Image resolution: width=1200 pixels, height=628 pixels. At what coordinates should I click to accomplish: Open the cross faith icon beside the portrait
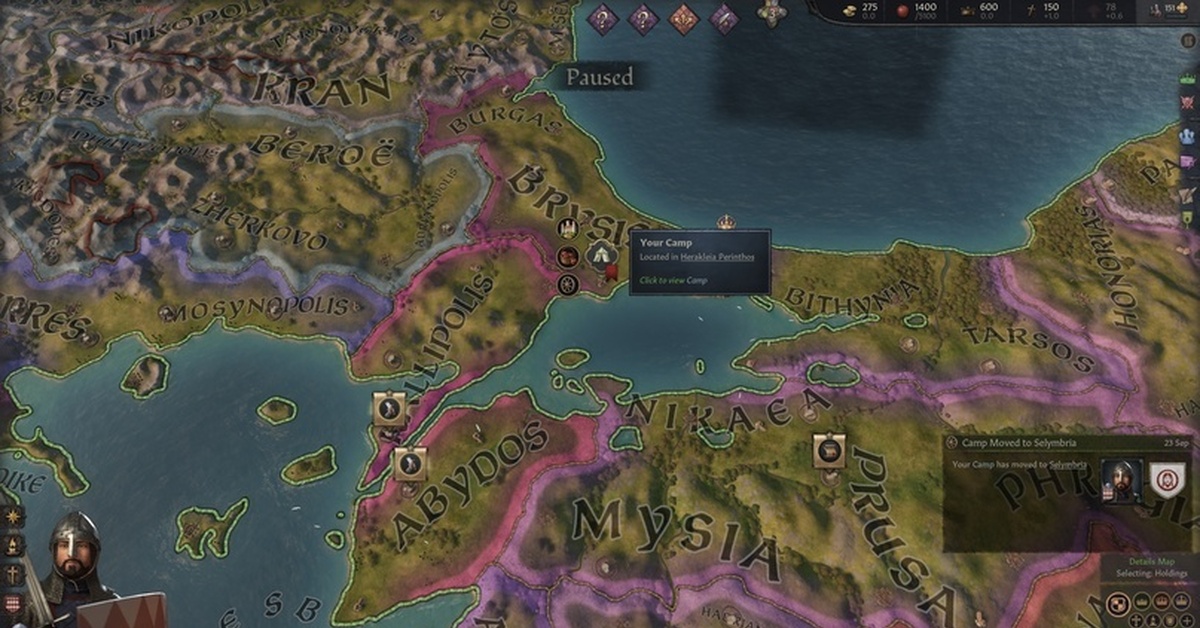click(13, 575)
